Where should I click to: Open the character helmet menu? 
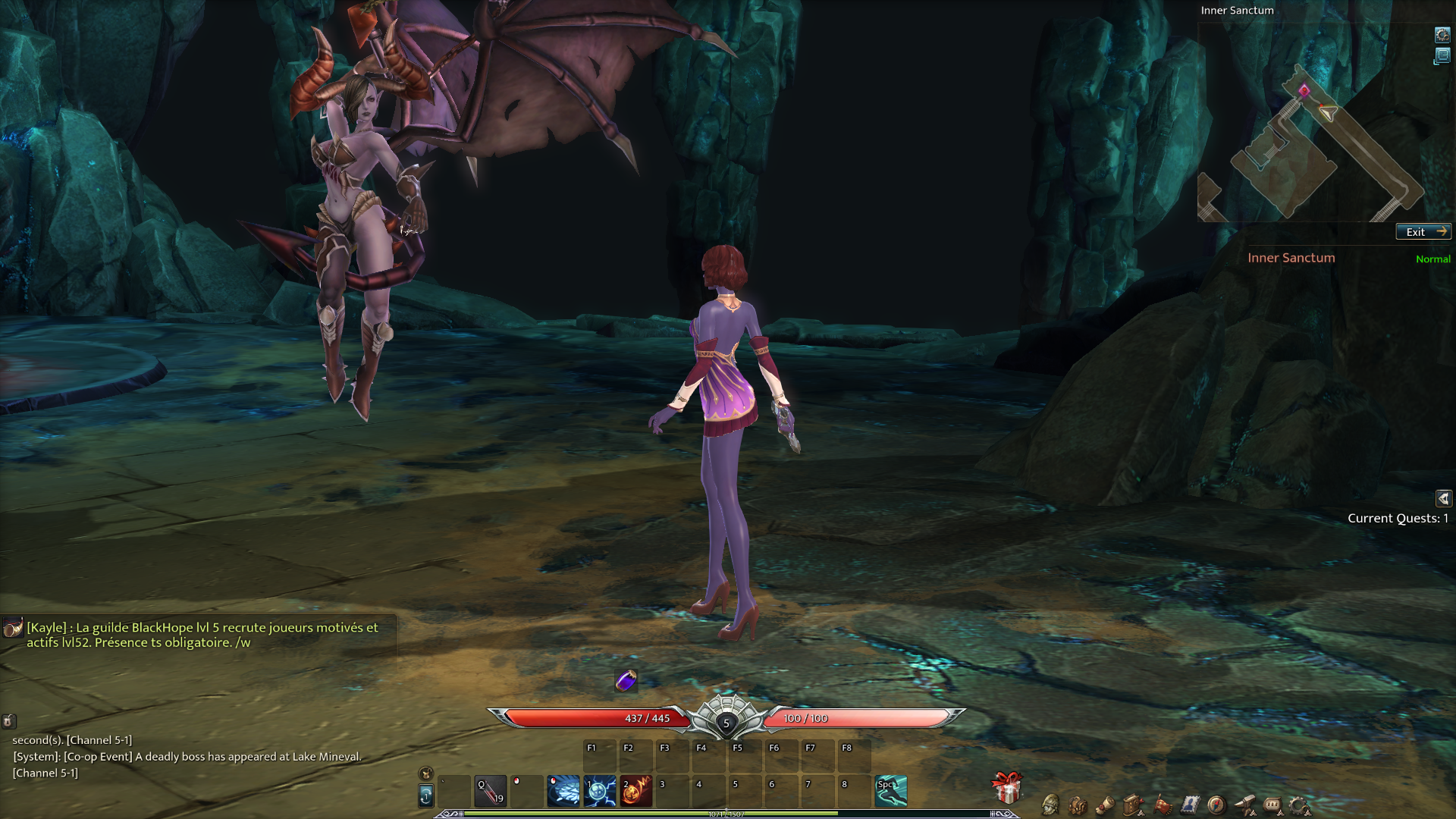coord(1050,805)
